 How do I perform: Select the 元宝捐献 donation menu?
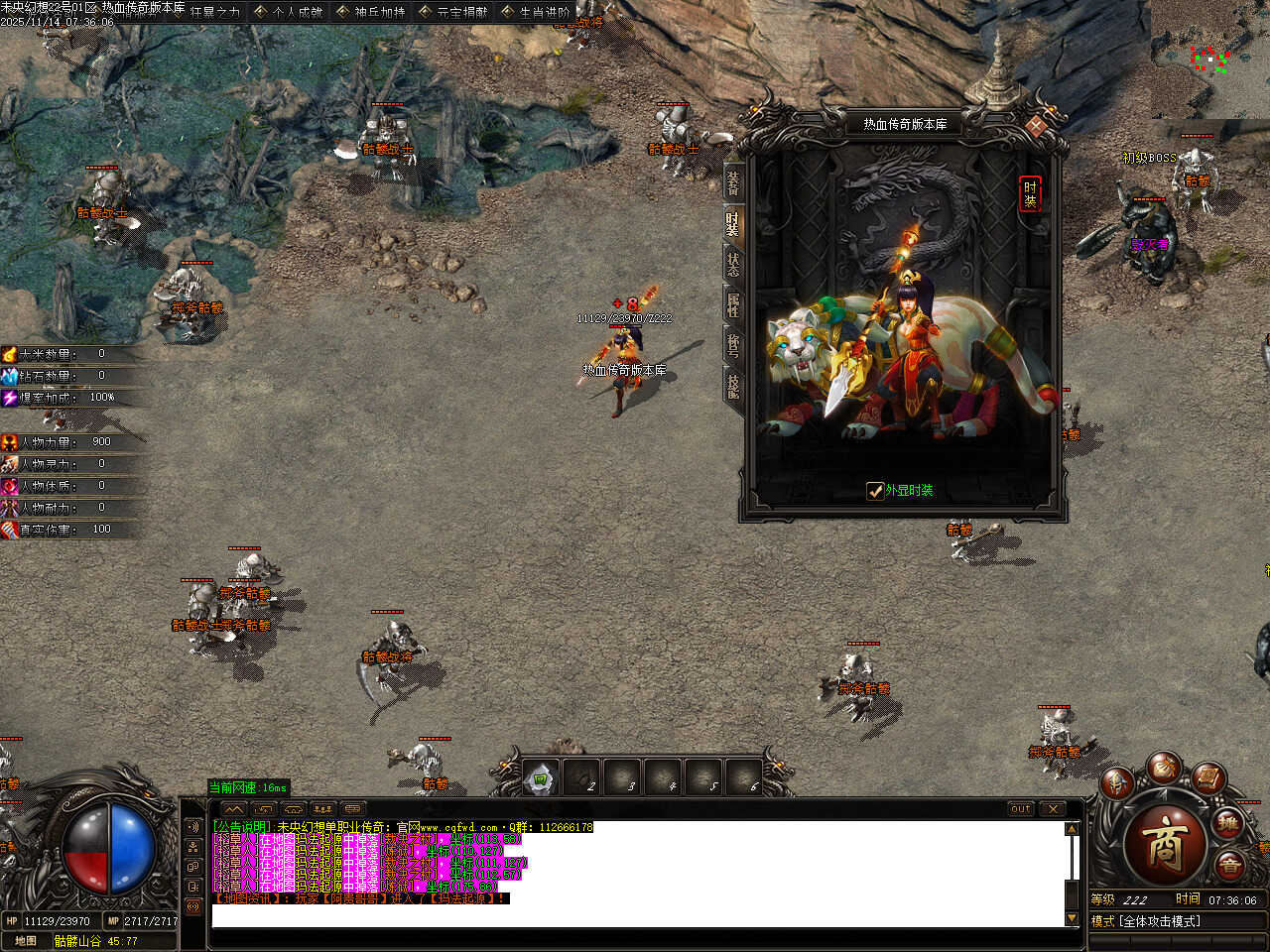coord(453,12)
